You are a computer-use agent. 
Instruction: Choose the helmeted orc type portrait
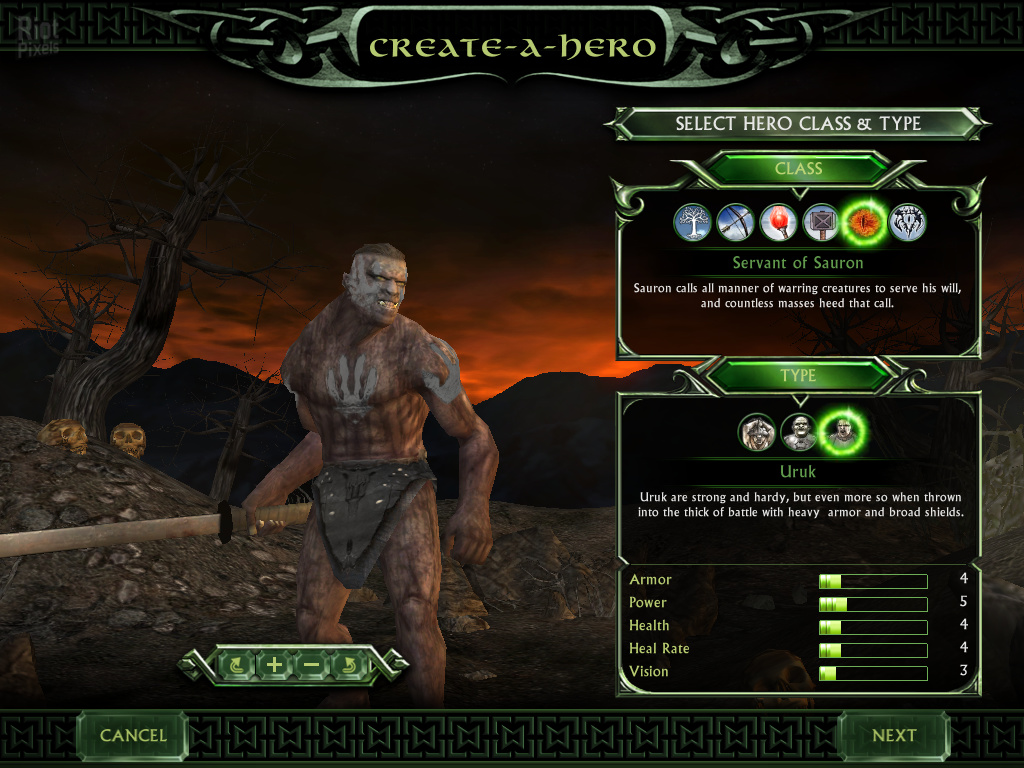tap(757, 432)
